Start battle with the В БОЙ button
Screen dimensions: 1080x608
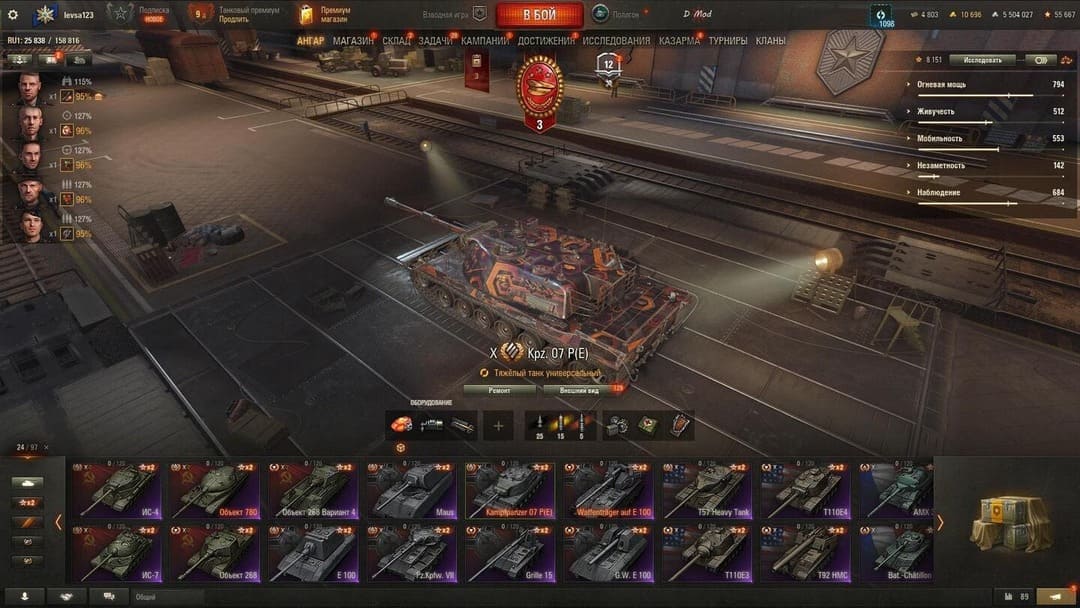(x=539, y=15)
